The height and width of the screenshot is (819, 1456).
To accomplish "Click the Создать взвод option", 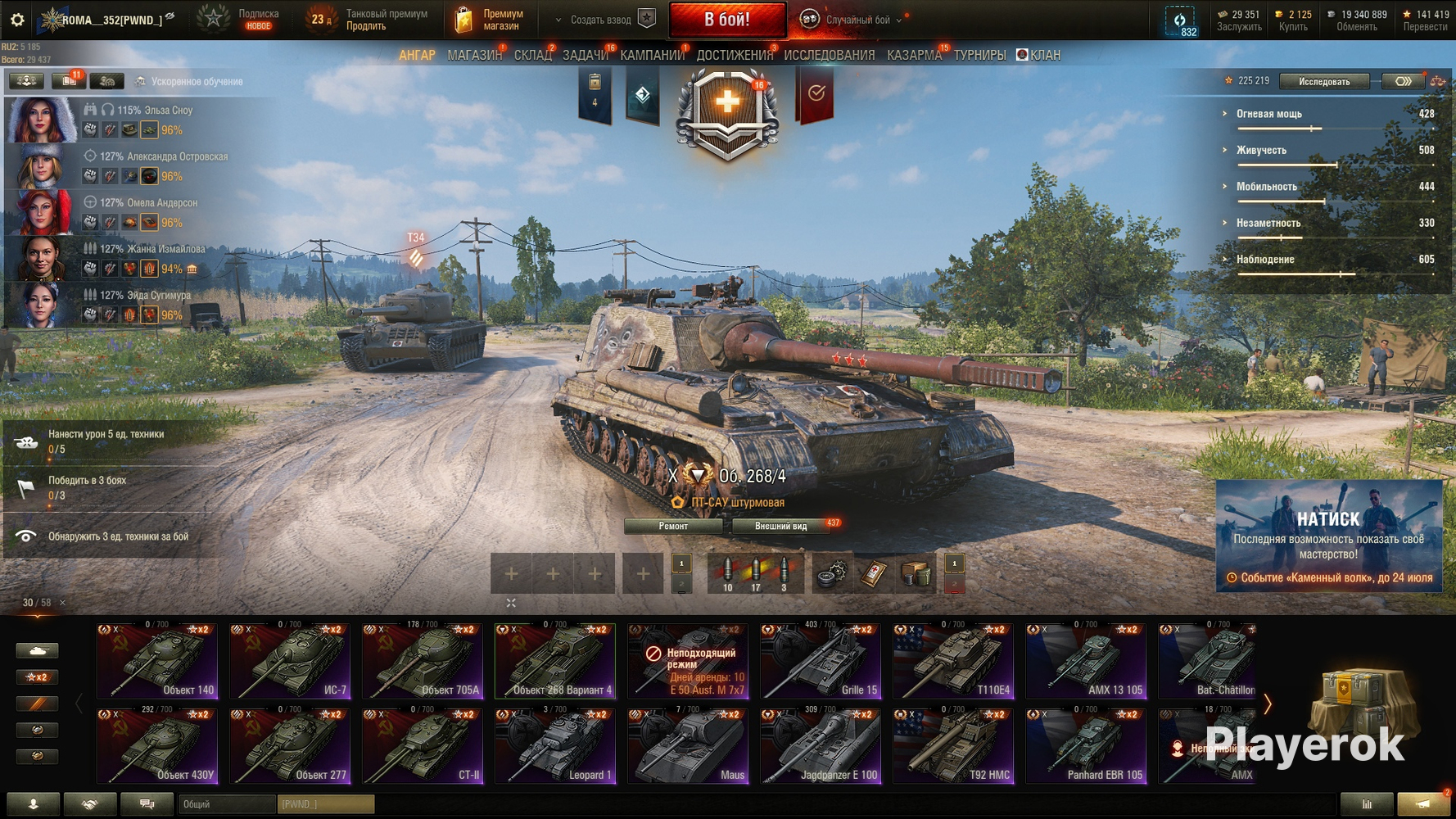I will pyautogui.click(x=601, y=20).
